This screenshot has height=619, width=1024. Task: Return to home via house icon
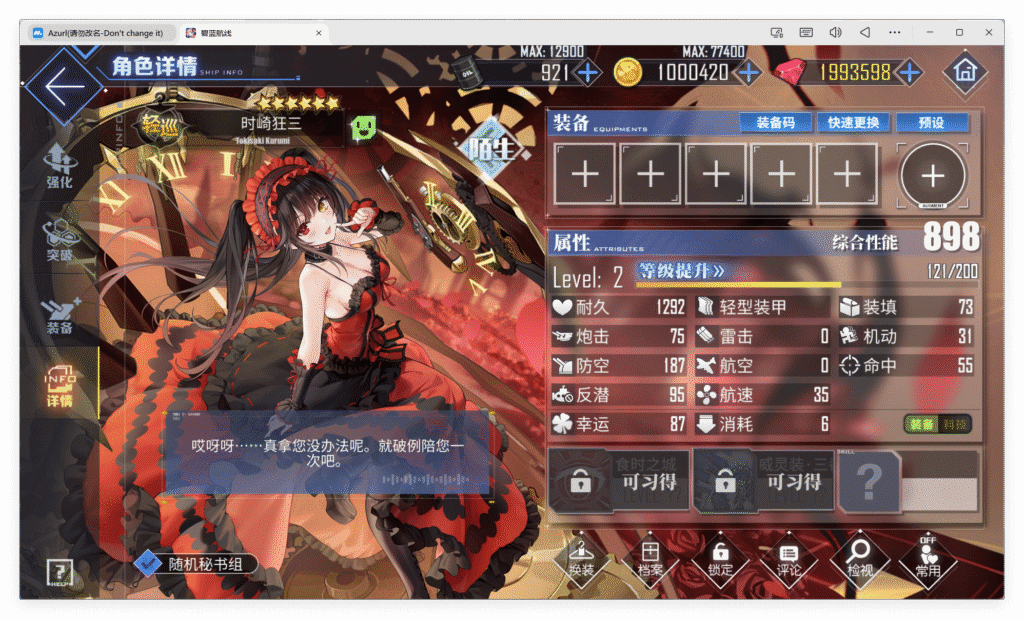pyautogui.click(x=964, y=72)
